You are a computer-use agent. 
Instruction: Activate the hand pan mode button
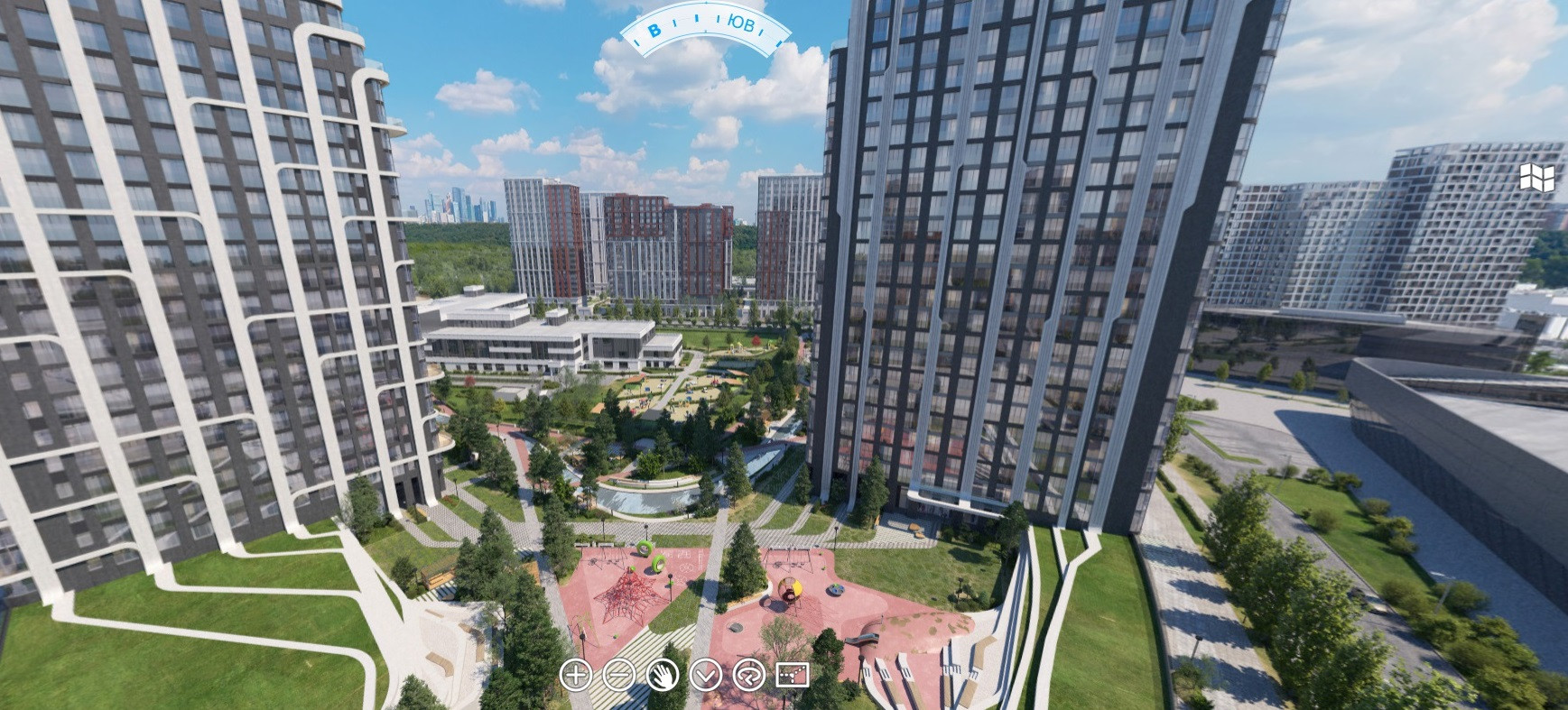point(663,675)
